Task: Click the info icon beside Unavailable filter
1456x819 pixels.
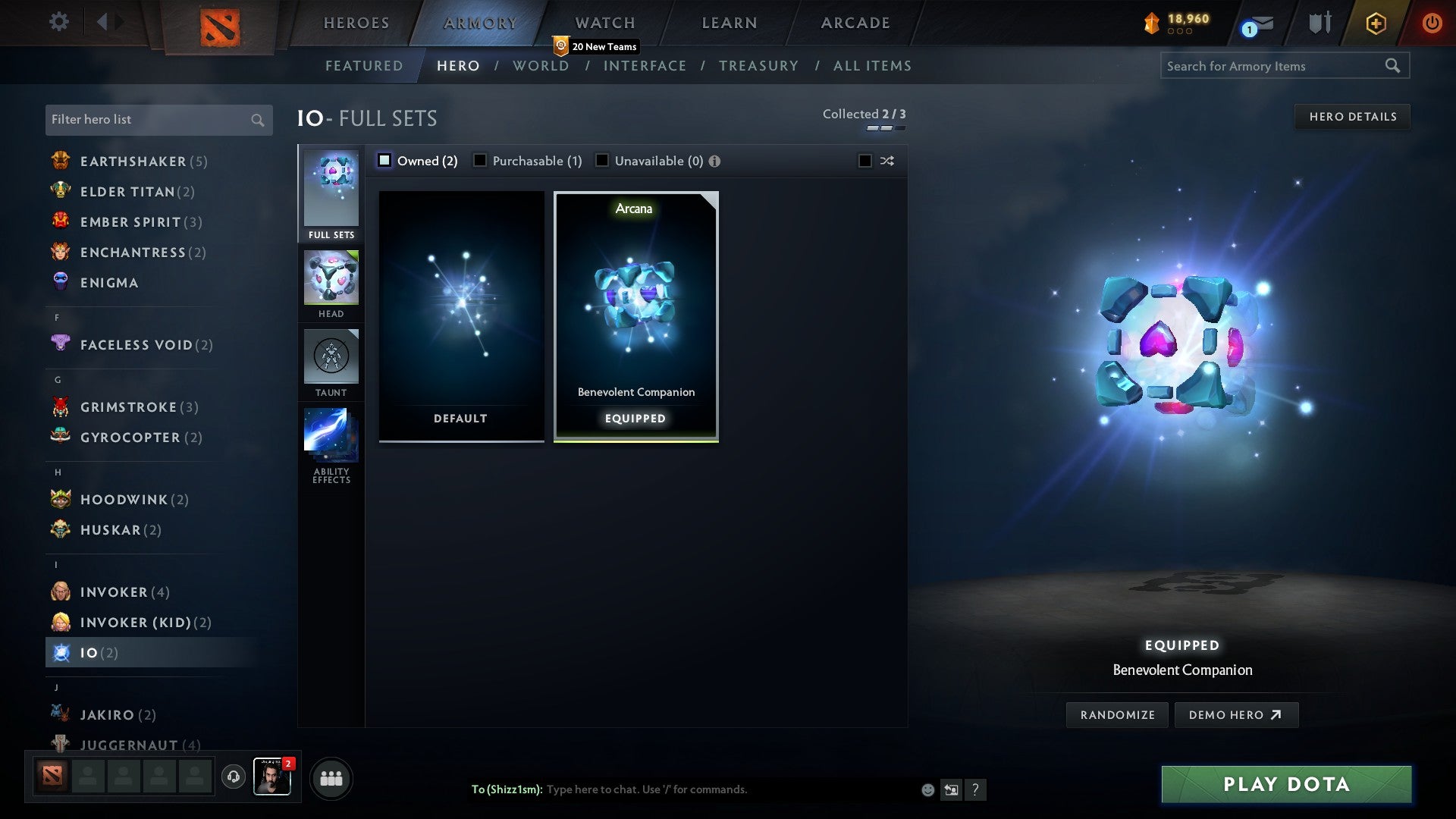Action: [715, 161]
